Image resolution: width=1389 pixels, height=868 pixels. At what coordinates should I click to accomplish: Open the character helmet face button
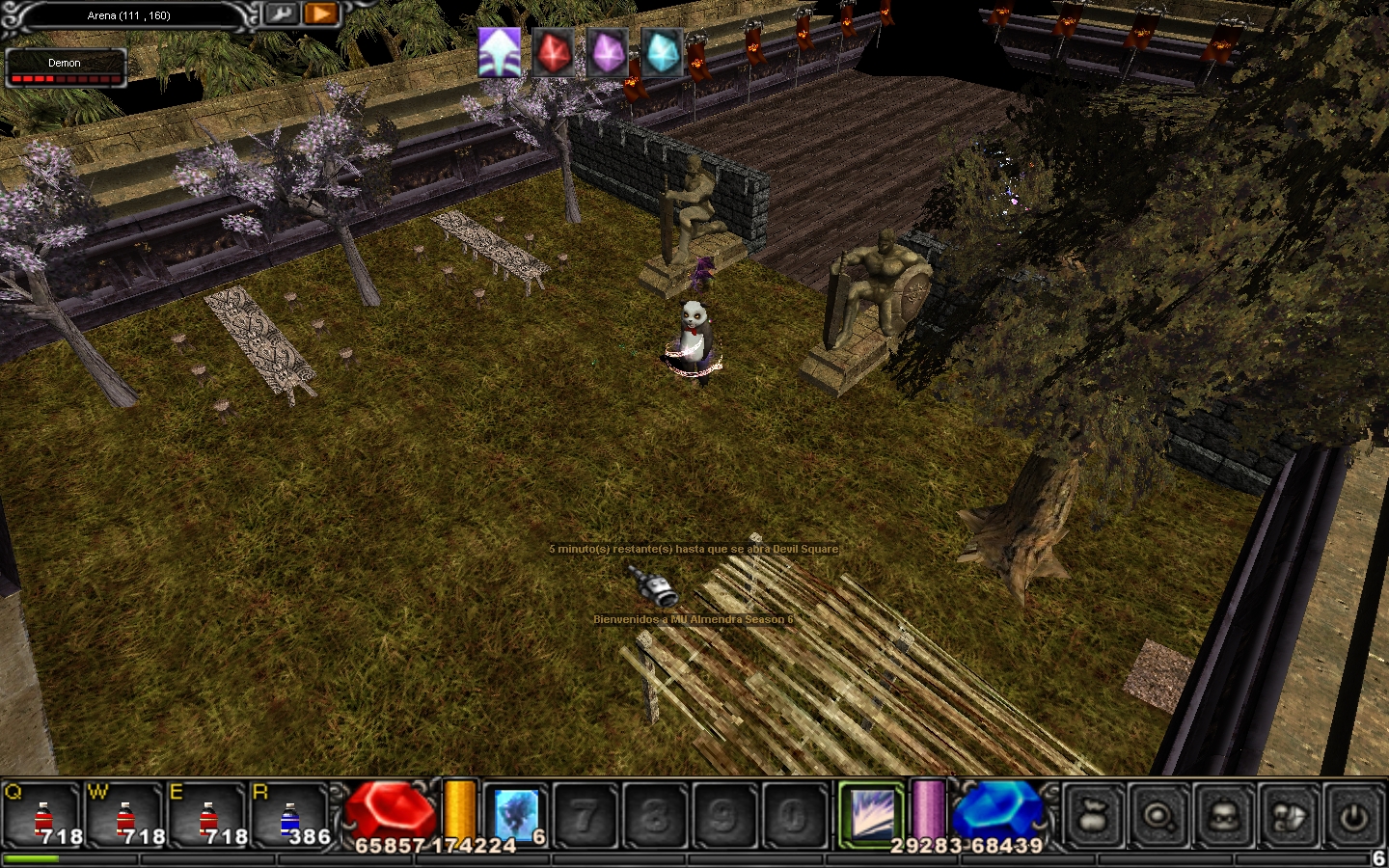pos(1224,816)
